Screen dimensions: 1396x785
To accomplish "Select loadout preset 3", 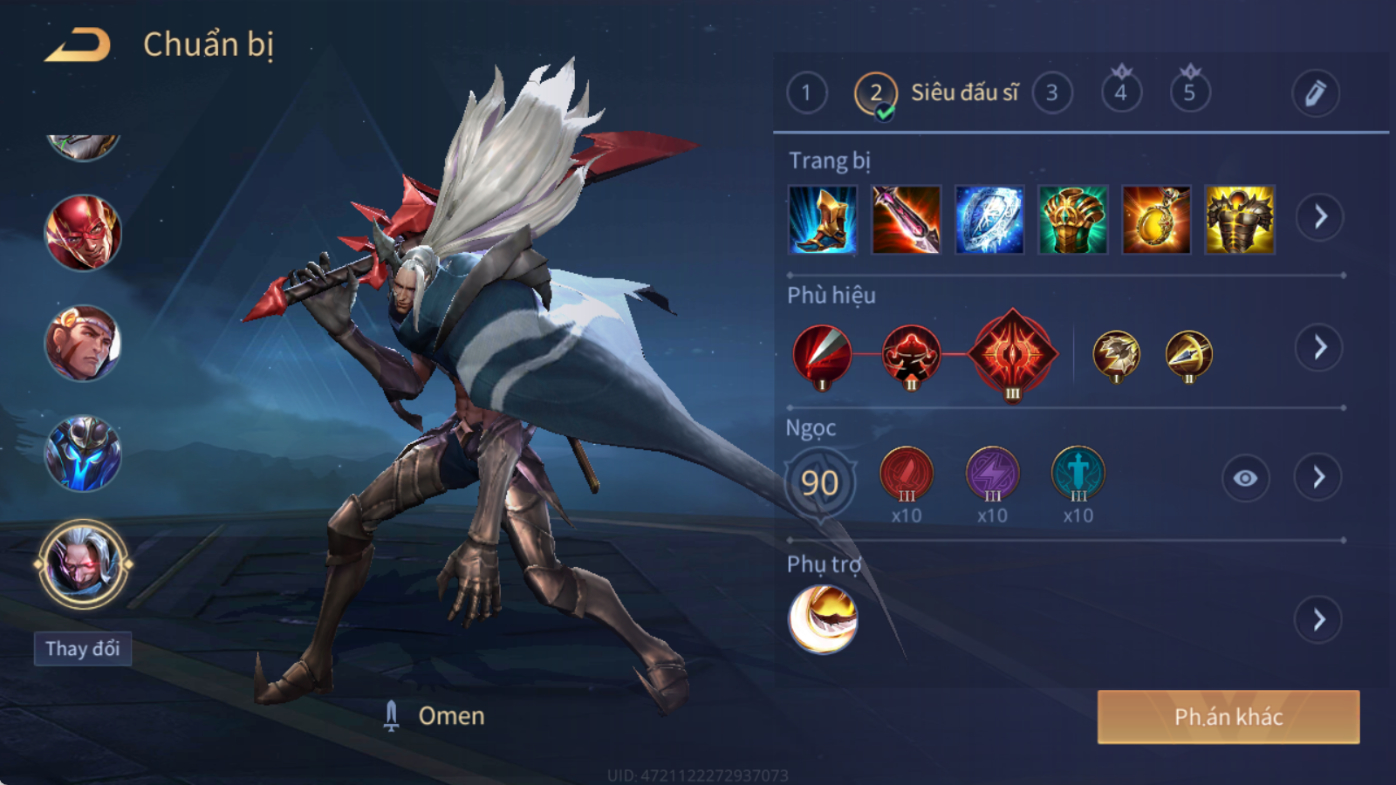I will point(1051,94).
